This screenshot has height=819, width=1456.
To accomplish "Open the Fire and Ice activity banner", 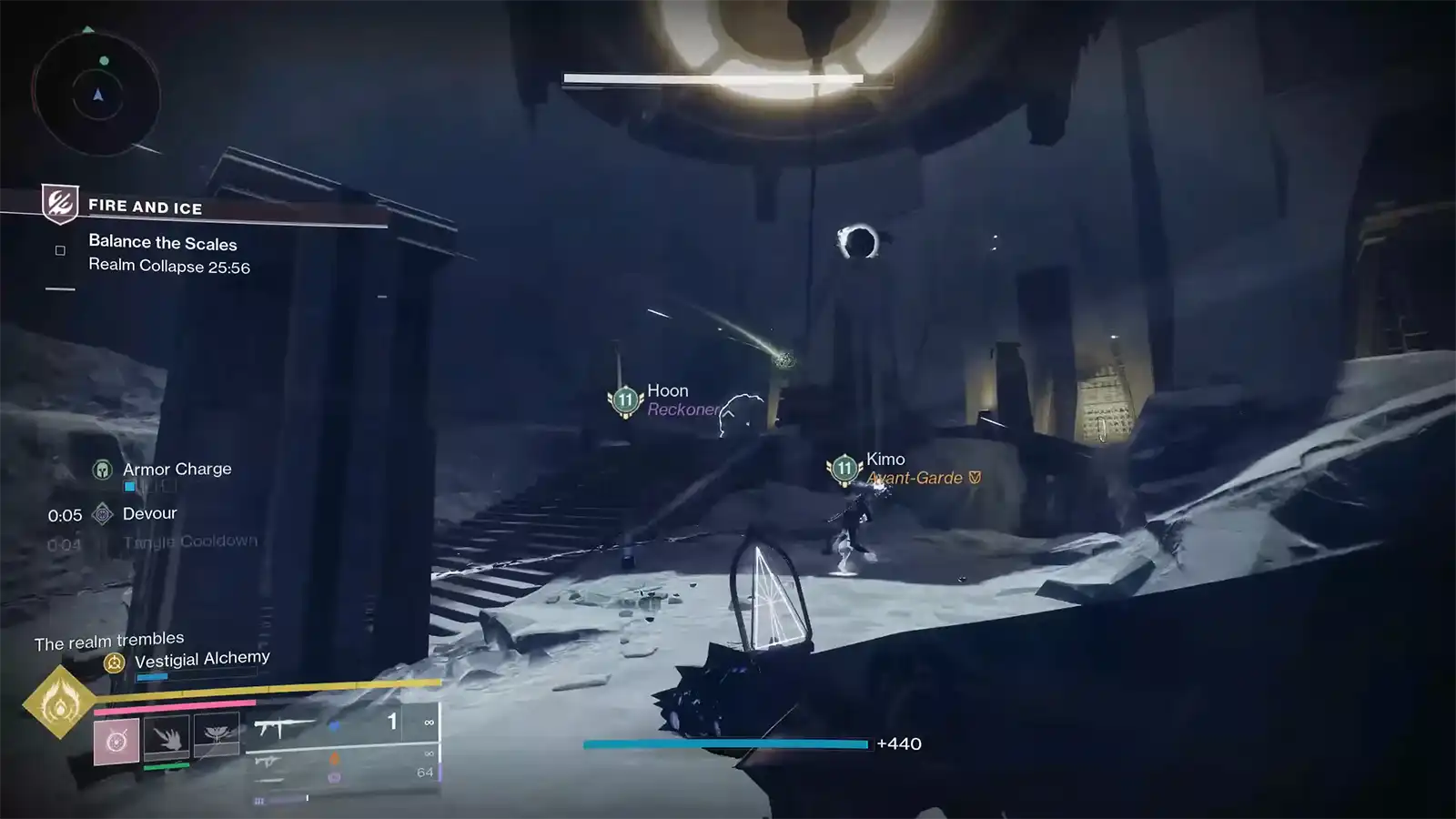I will pos(146,206).
